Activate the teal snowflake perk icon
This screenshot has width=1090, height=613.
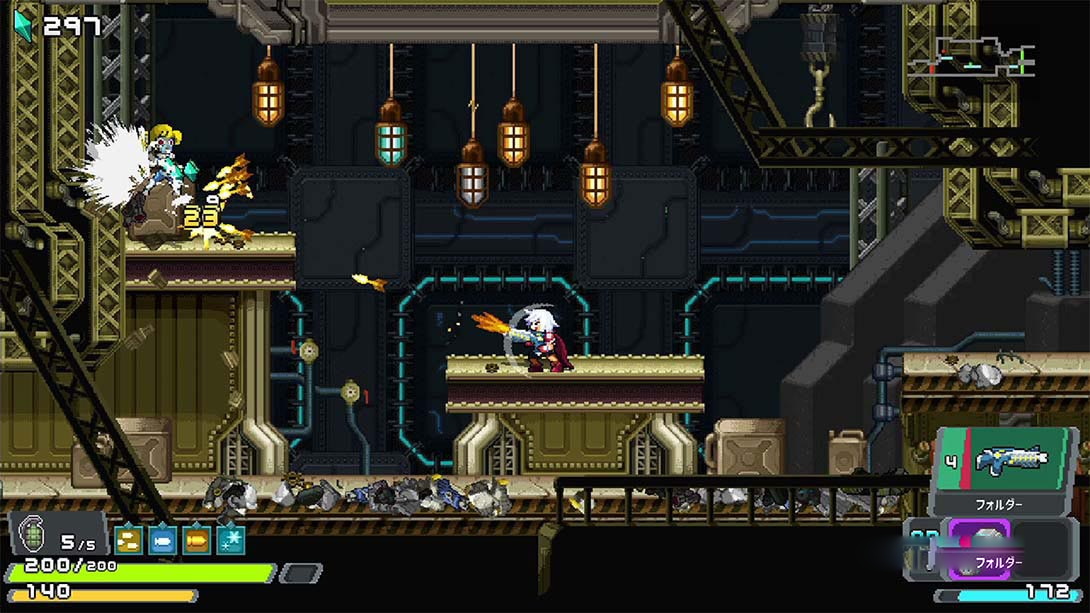click(231, 540)
